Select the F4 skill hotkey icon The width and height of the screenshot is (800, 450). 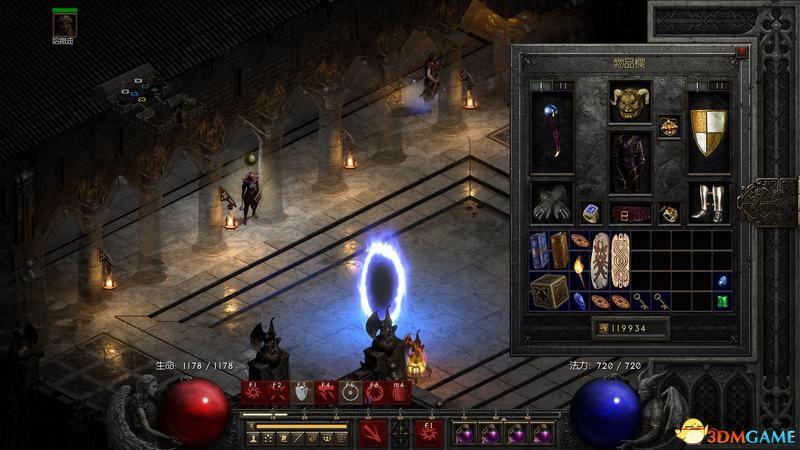325,393
